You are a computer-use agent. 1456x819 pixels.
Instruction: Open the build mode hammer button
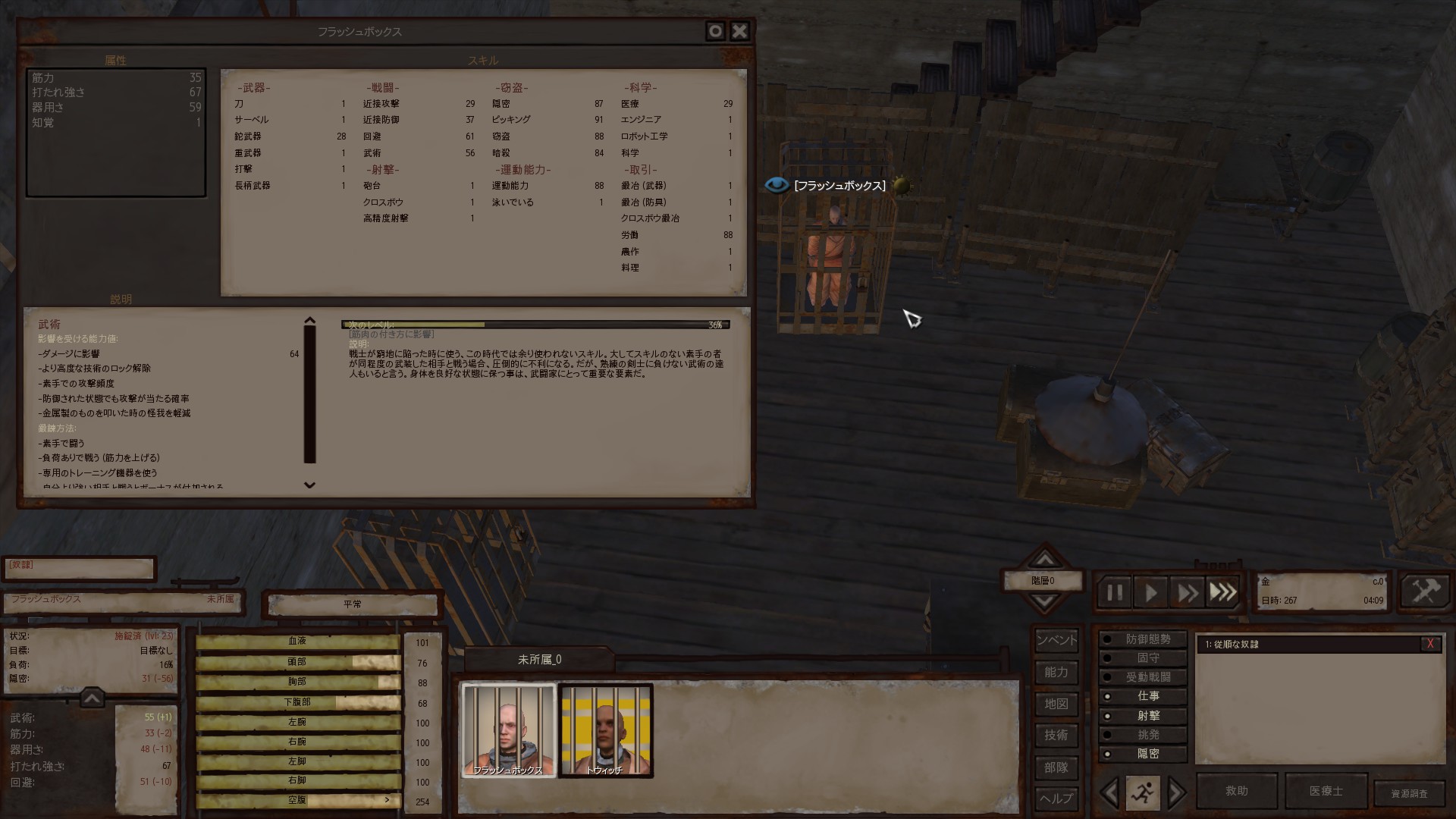click(1425, 591)
